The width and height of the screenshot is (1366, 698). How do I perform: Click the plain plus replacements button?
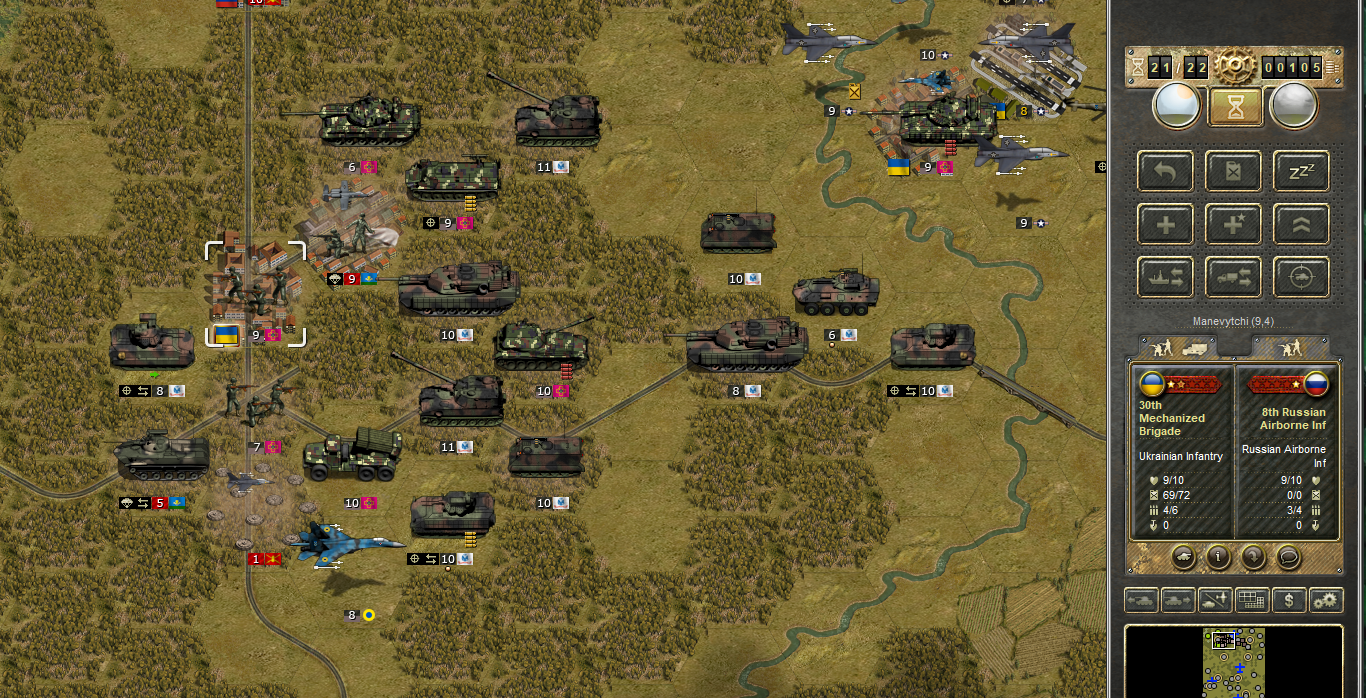coord(1166,224)
